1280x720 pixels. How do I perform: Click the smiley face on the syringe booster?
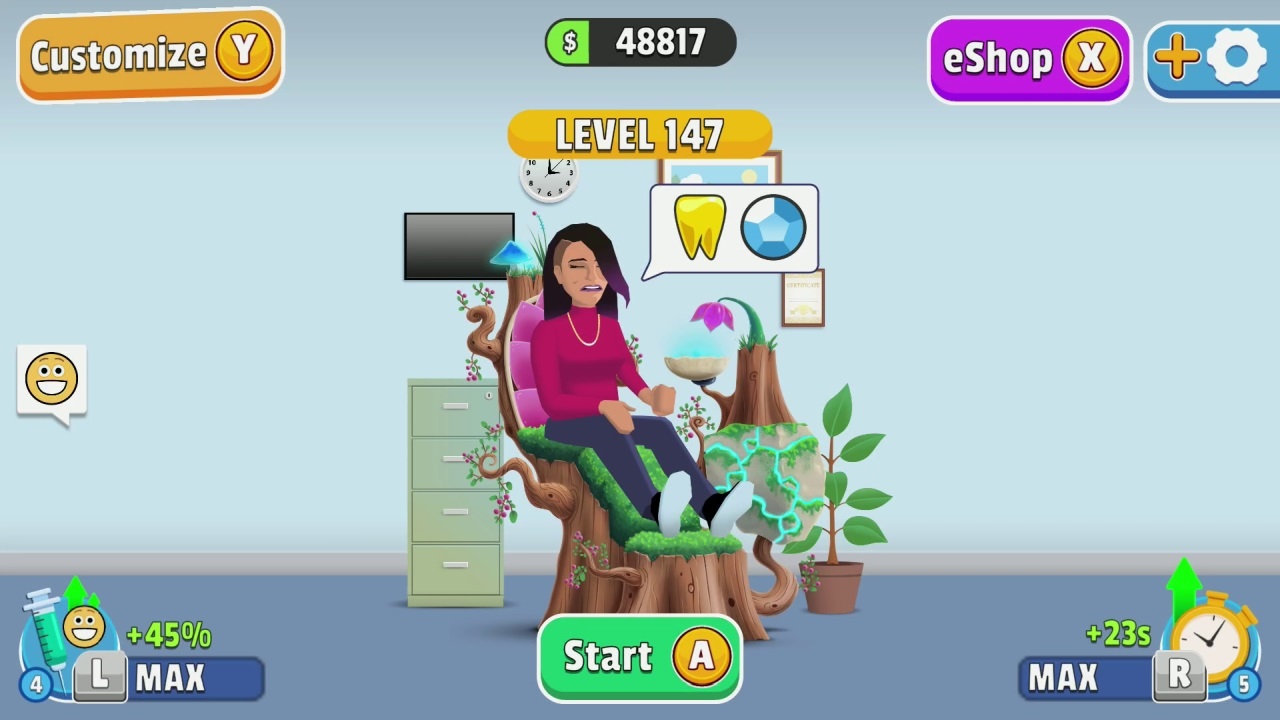[84, 625]
